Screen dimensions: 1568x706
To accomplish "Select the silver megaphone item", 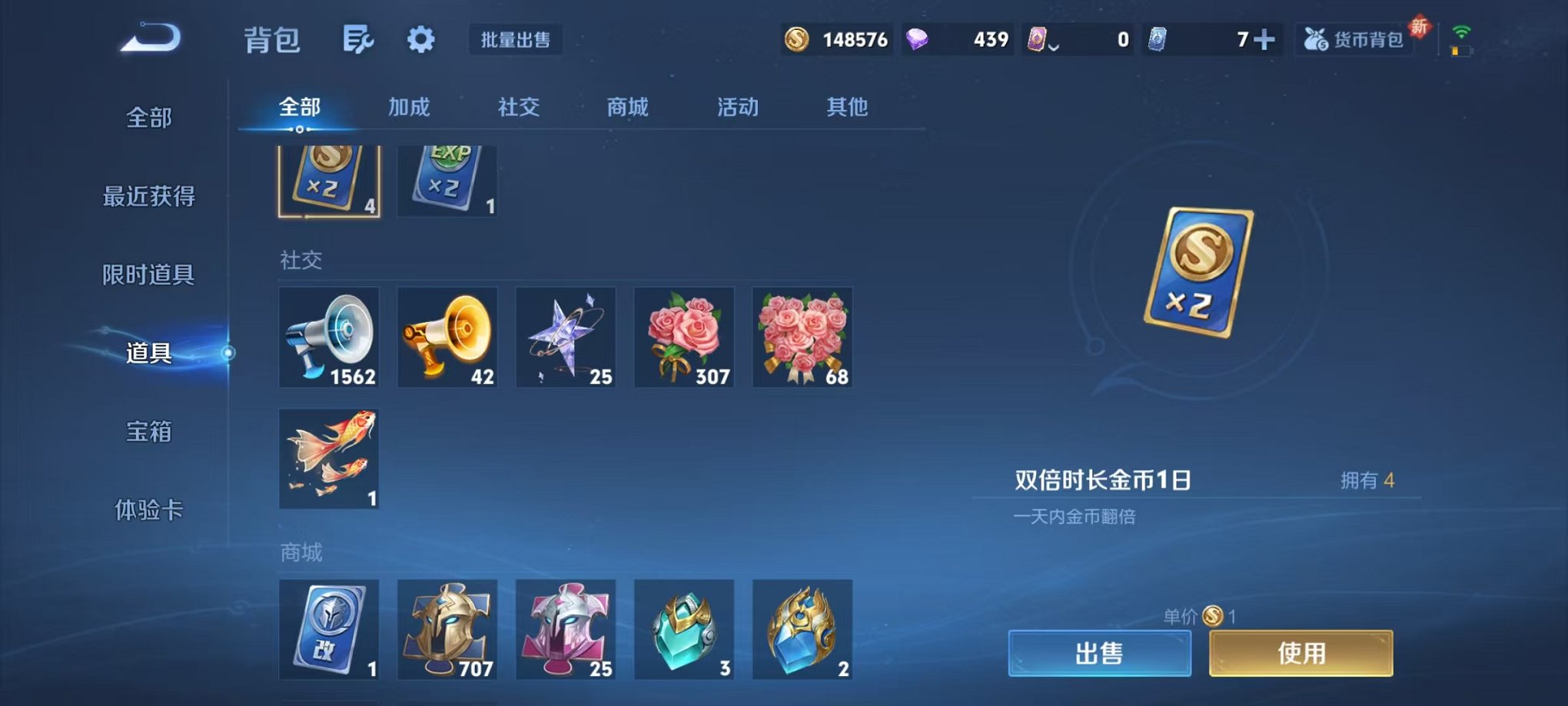I will click(x=329, y=337).
